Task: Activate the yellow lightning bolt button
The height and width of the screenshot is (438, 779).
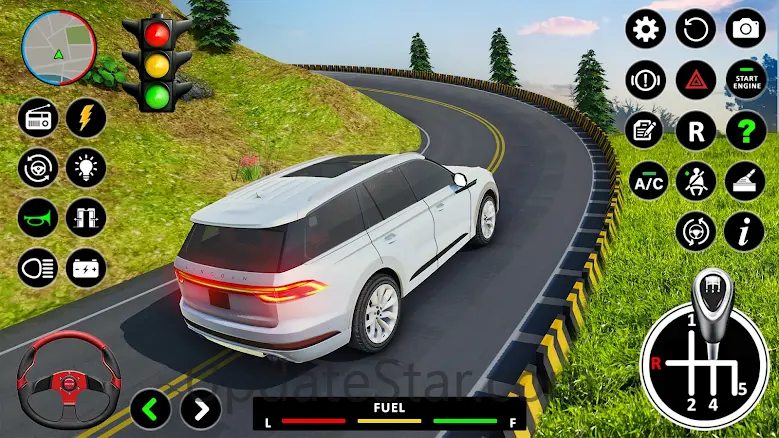Action: [86, 118]
